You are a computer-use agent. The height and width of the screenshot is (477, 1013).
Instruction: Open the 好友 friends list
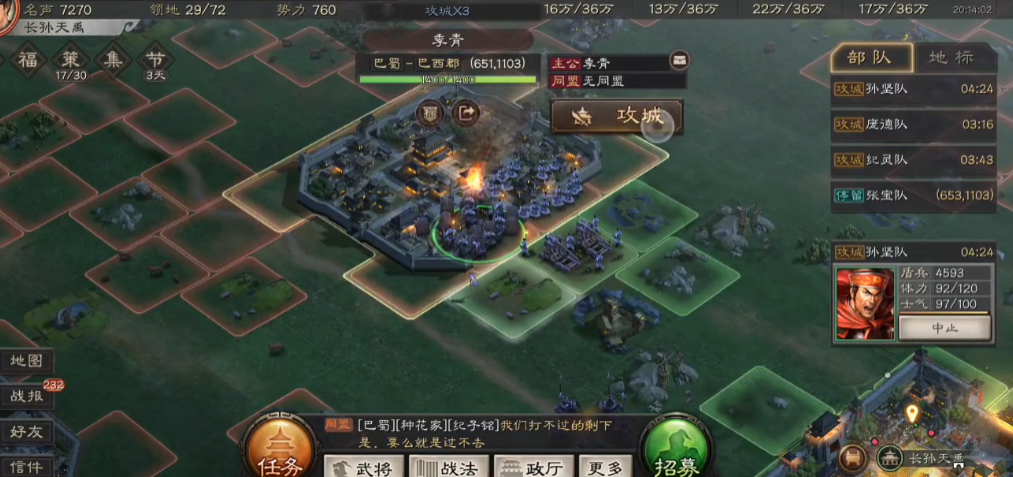coord(25,432)
